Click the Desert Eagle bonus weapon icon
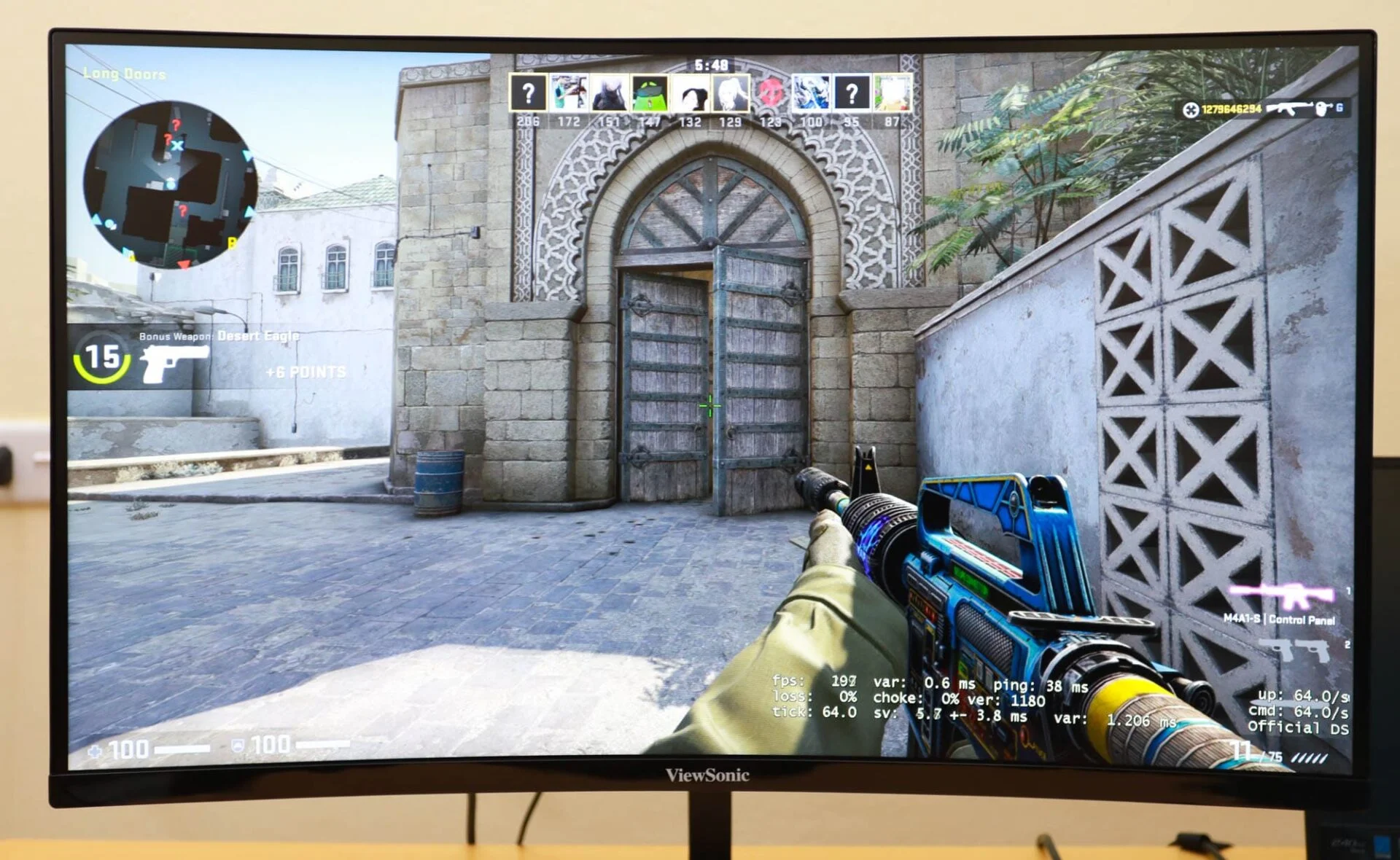 174,362
